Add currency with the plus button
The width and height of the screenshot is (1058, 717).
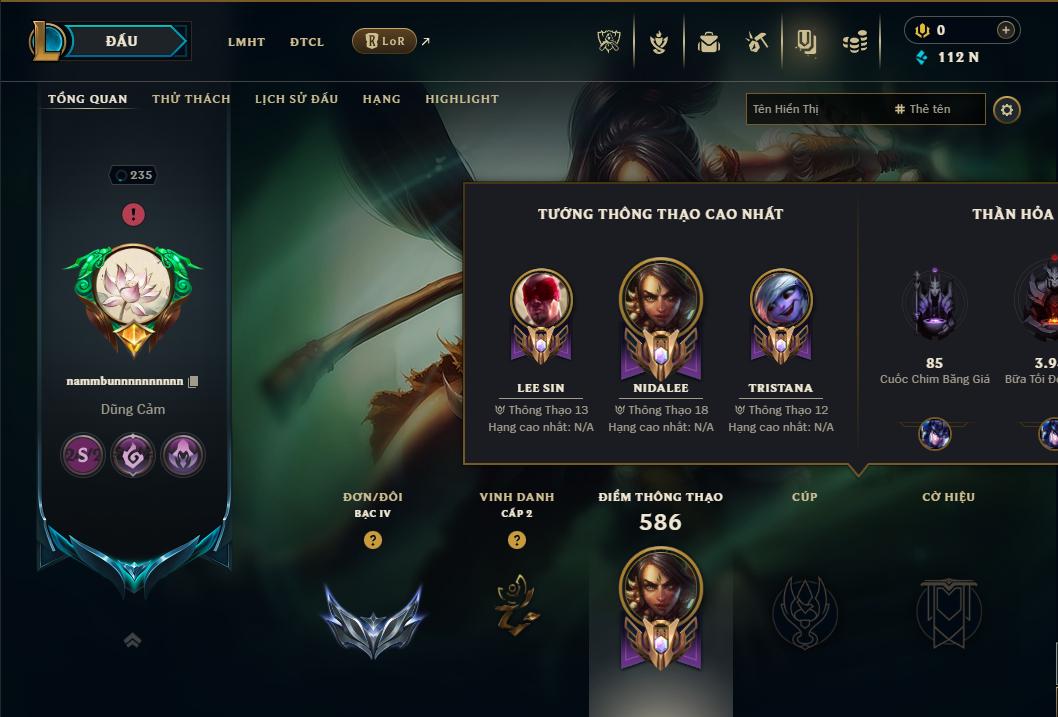[1005, 30]
